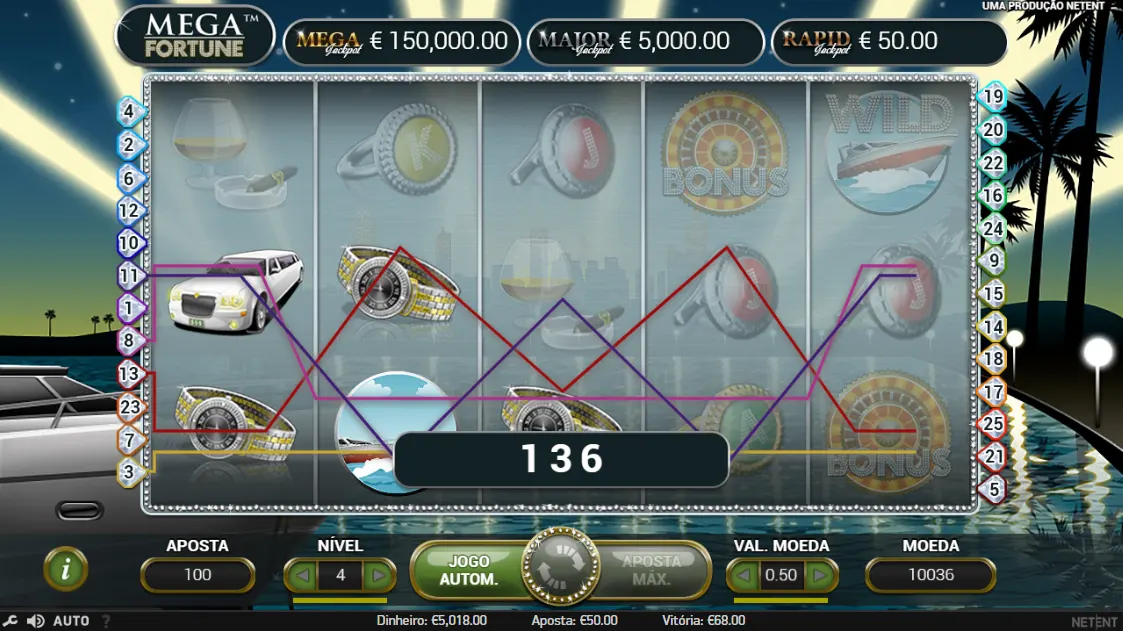Decrease the bet level (Nível)
The height and width of the screenshot is (631, 1123).
301,575
